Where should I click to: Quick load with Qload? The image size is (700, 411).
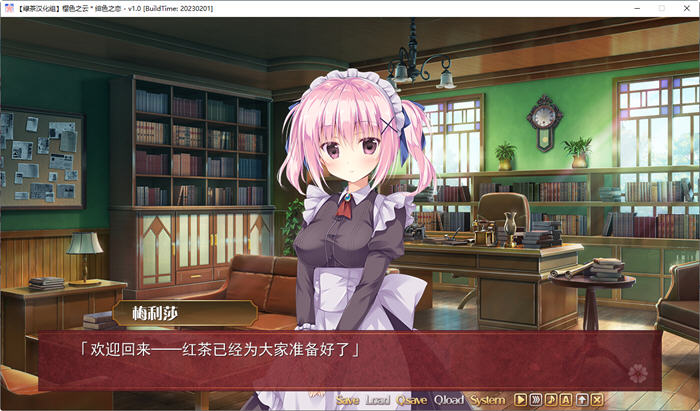449,400
